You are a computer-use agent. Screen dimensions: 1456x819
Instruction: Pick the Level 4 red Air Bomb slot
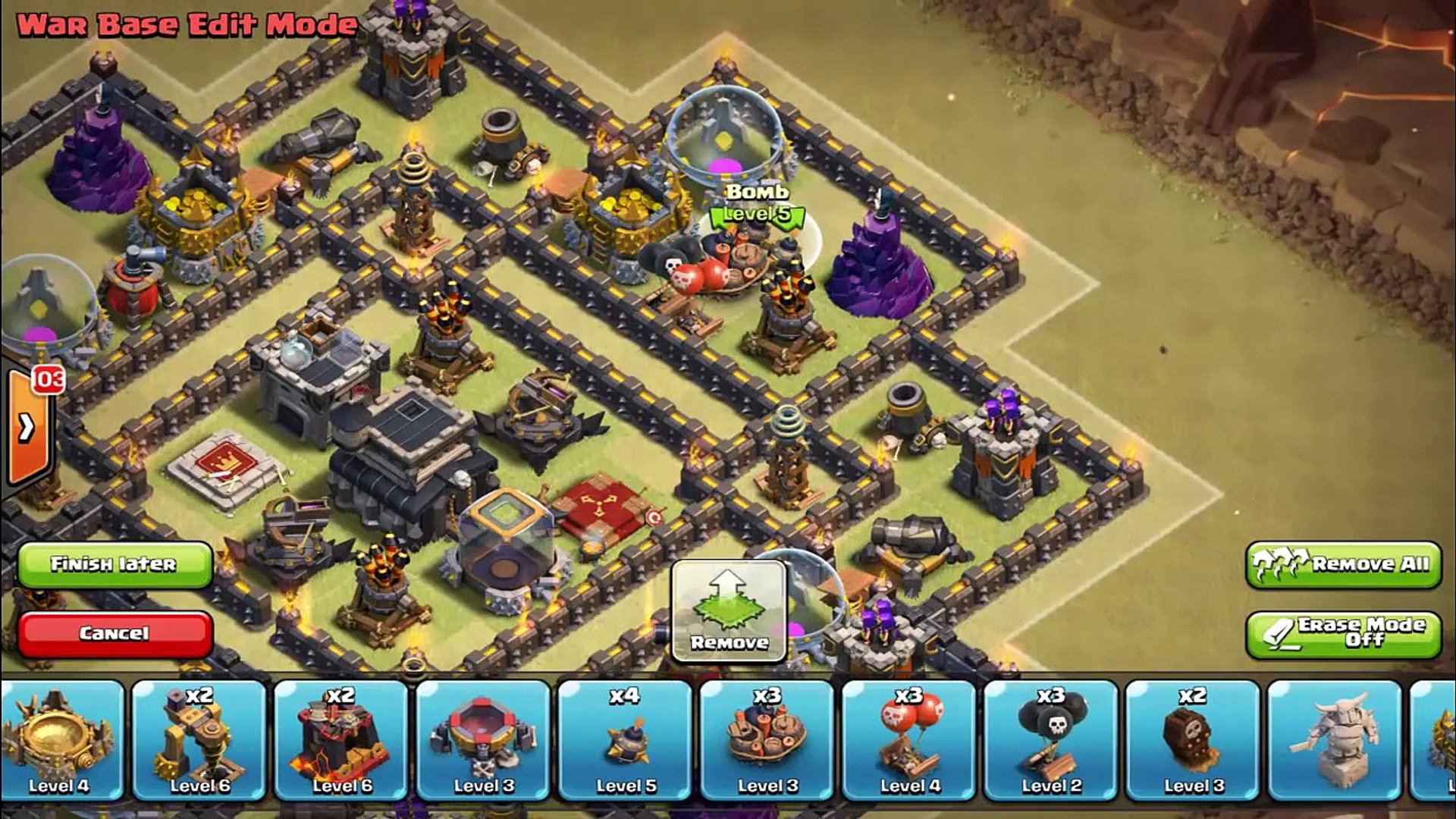click(909, 740)
